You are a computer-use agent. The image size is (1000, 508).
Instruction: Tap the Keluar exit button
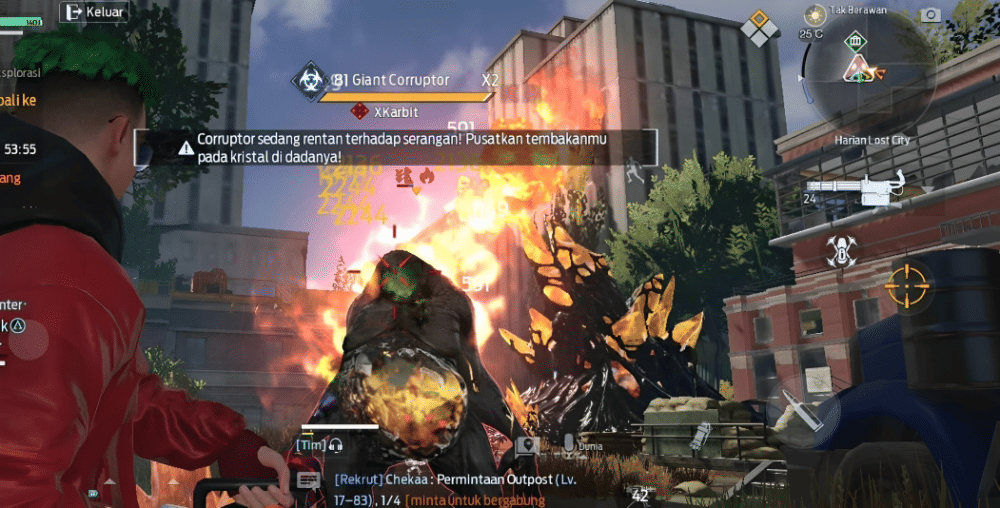[94, 13]
